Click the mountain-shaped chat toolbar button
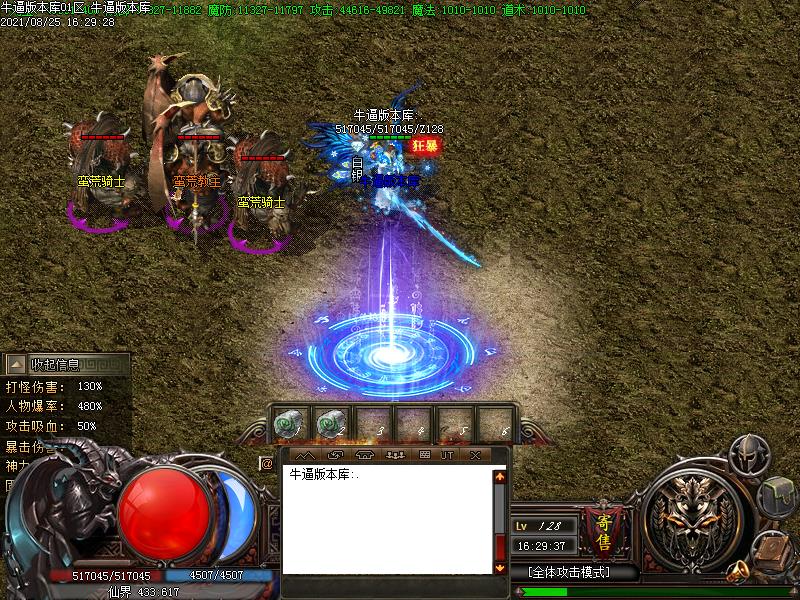This screenshot has height=600, width=800. (306, 455)
